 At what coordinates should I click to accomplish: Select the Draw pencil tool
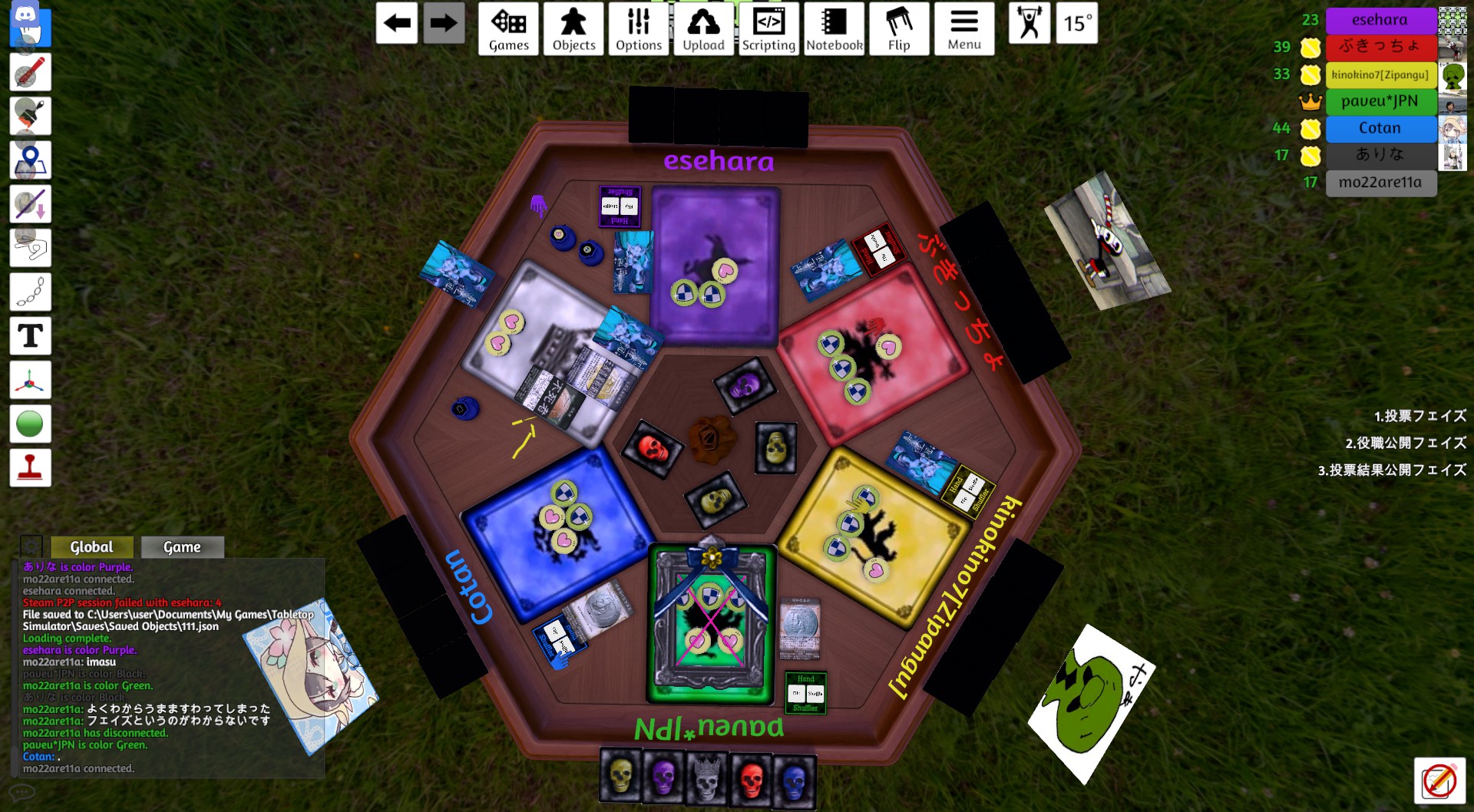coord(31,73)
